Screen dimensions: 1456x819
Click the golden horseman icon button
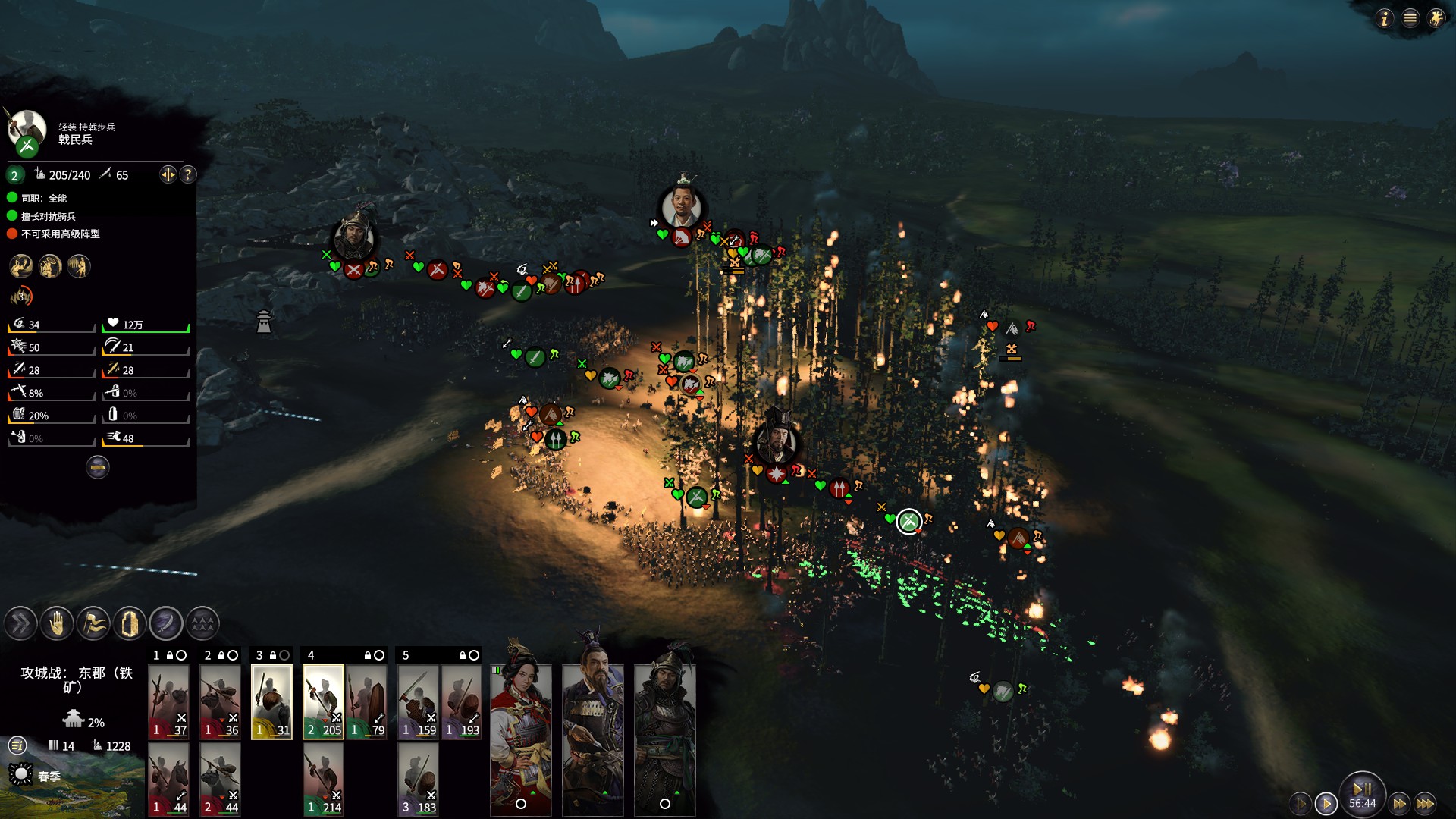point(1436,18)
